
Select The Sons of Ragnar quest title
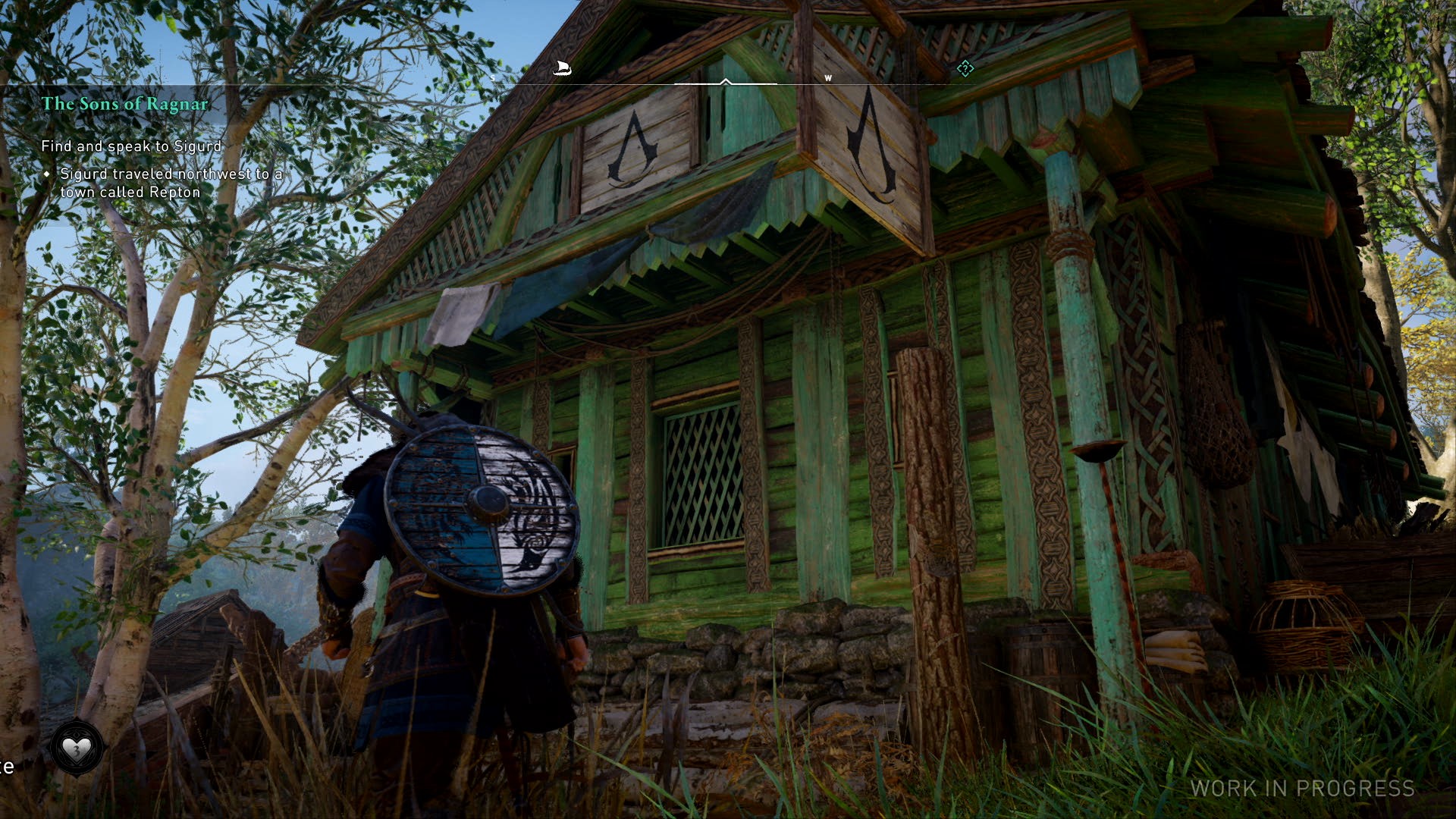click(x=125, y=104)
